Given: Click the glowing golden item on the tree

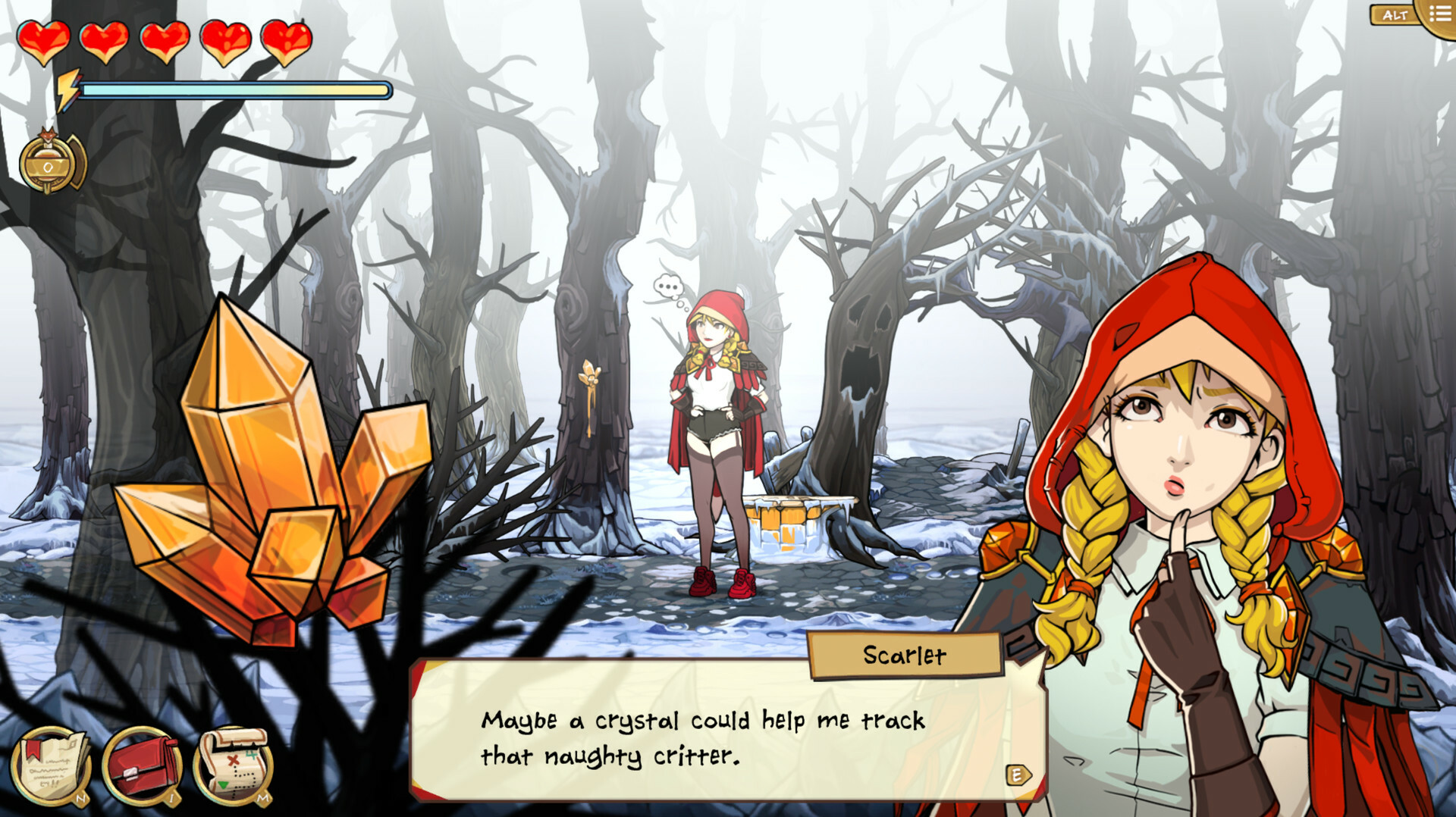Looking at the screenshot, I should pyautogui.click(x=591, y=371).
